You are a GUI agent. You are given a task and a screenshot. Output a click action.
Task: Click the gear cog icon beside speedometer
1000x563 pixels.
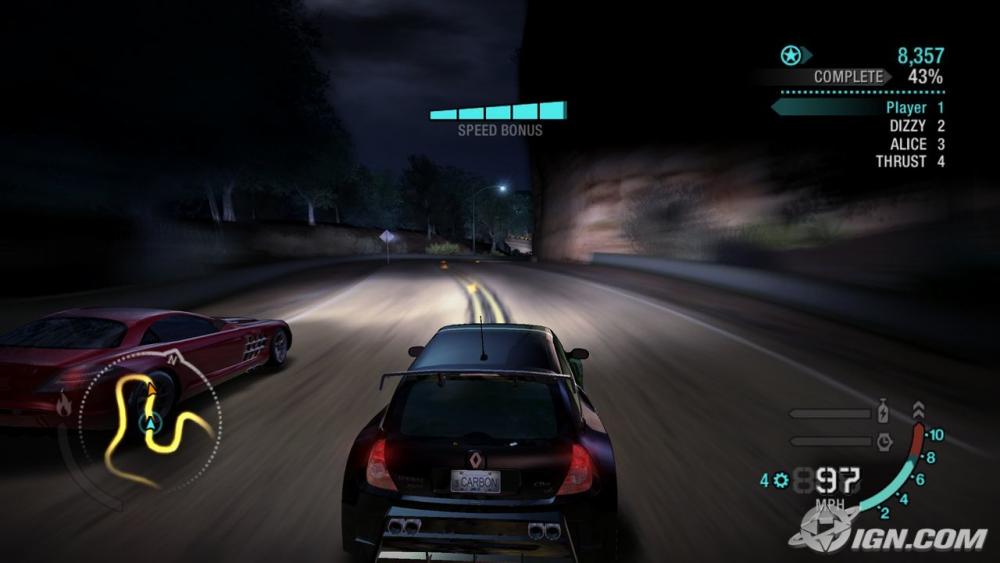click(780, 481)
